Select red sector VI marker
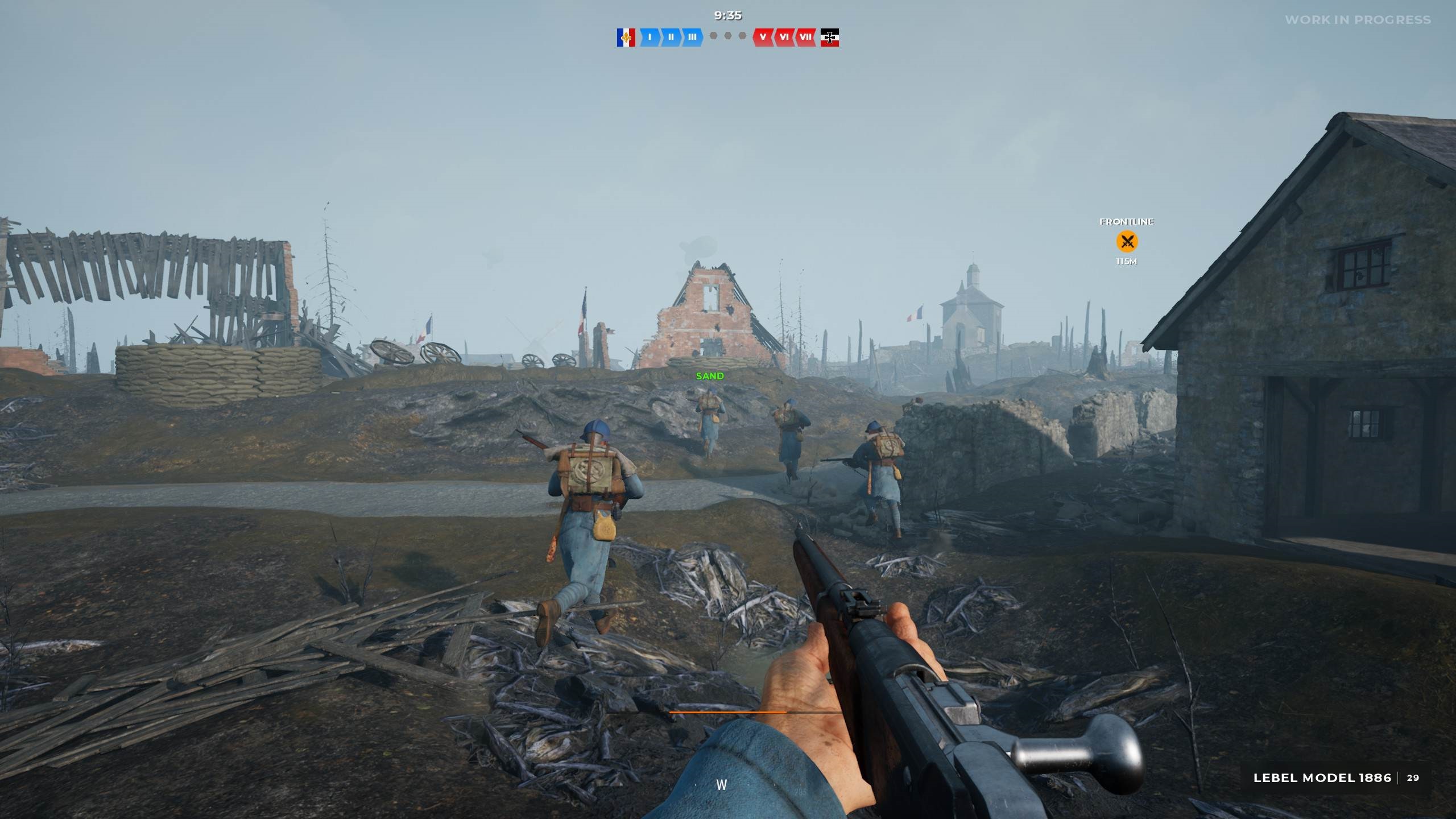 click(x=784, y=38)
